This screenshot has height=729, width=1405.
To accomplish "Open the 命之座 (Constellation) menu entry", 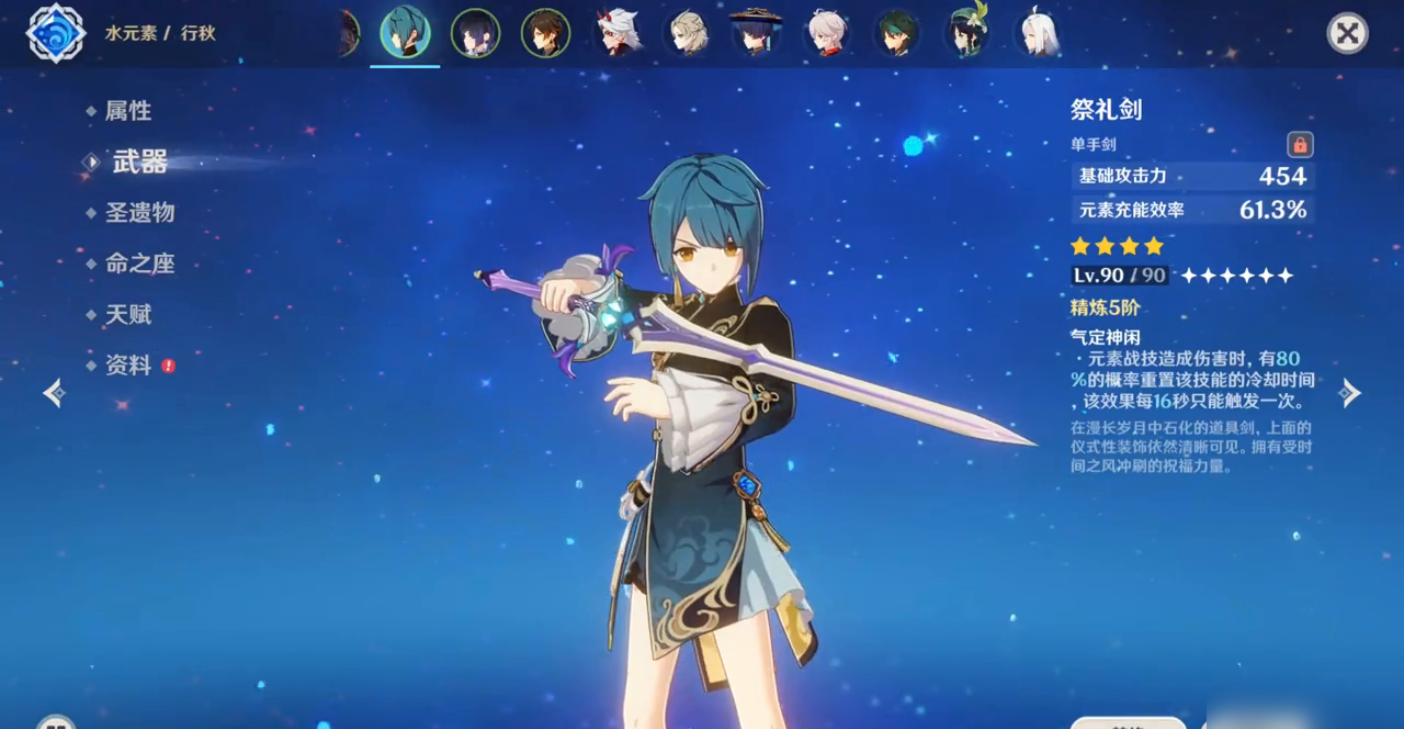I will coord(140,264).
